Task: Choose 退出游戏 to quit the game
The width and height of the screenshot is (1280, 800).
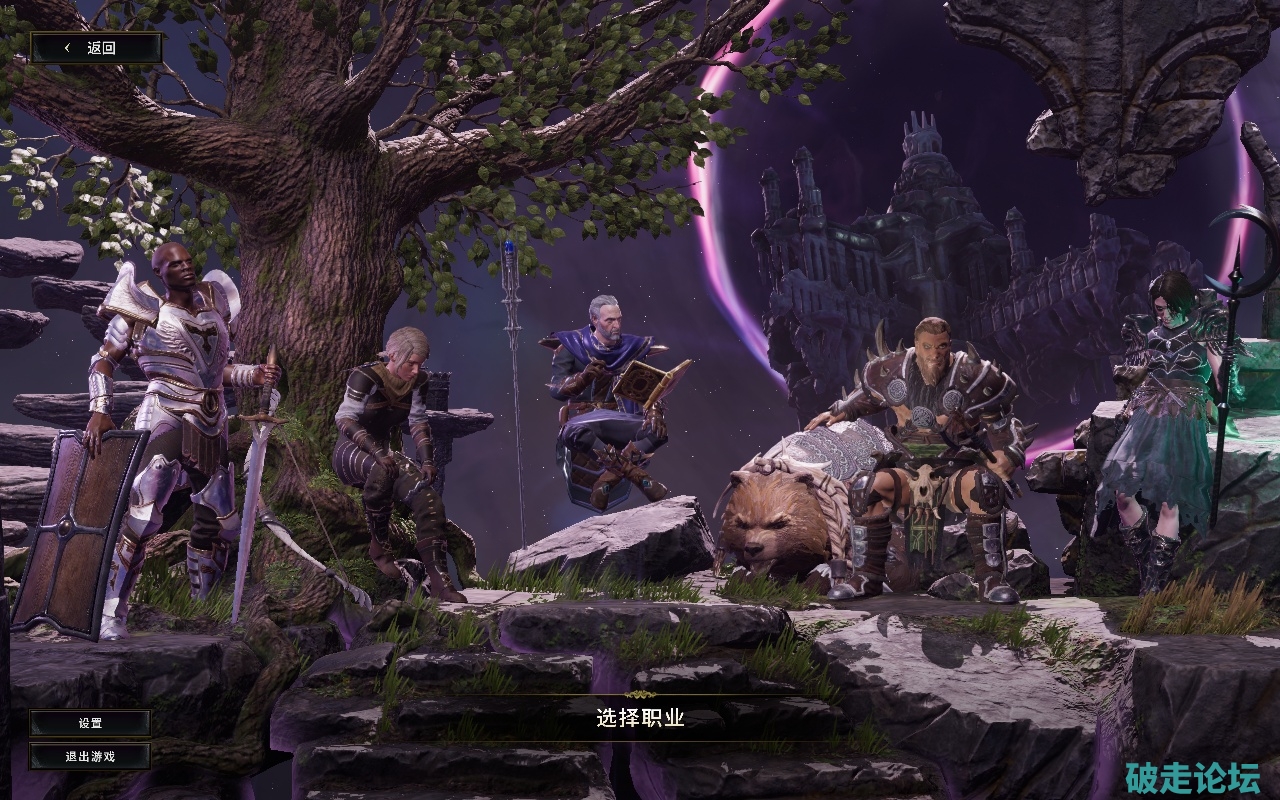Action: [90, 756]
